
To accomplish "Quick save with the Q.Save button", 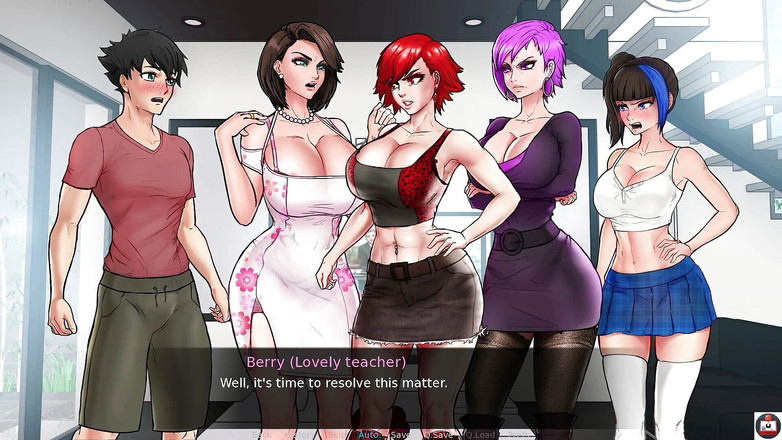I will pos(437,435).
